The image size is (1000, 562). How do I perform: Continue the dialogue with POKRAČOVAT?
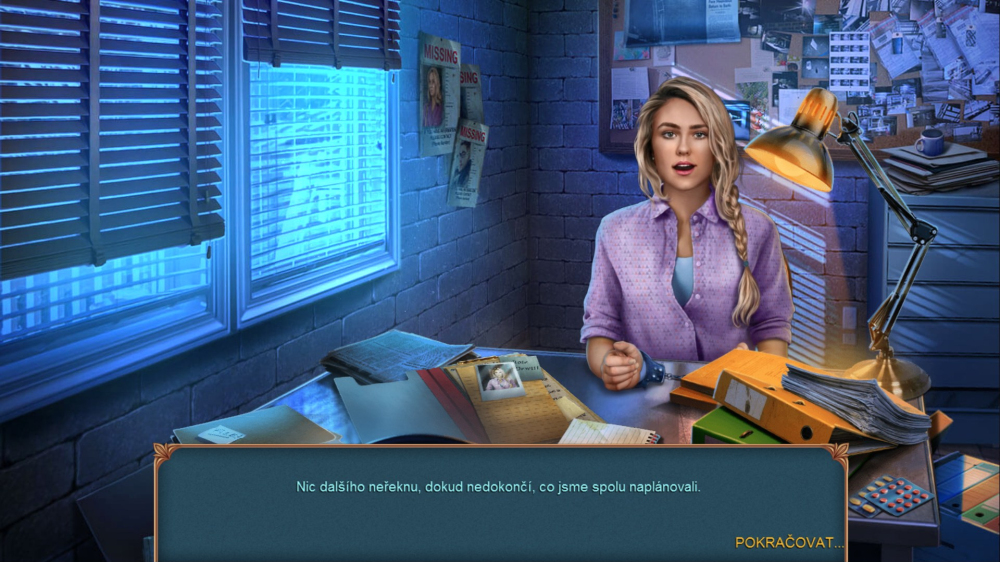[788, 543]
